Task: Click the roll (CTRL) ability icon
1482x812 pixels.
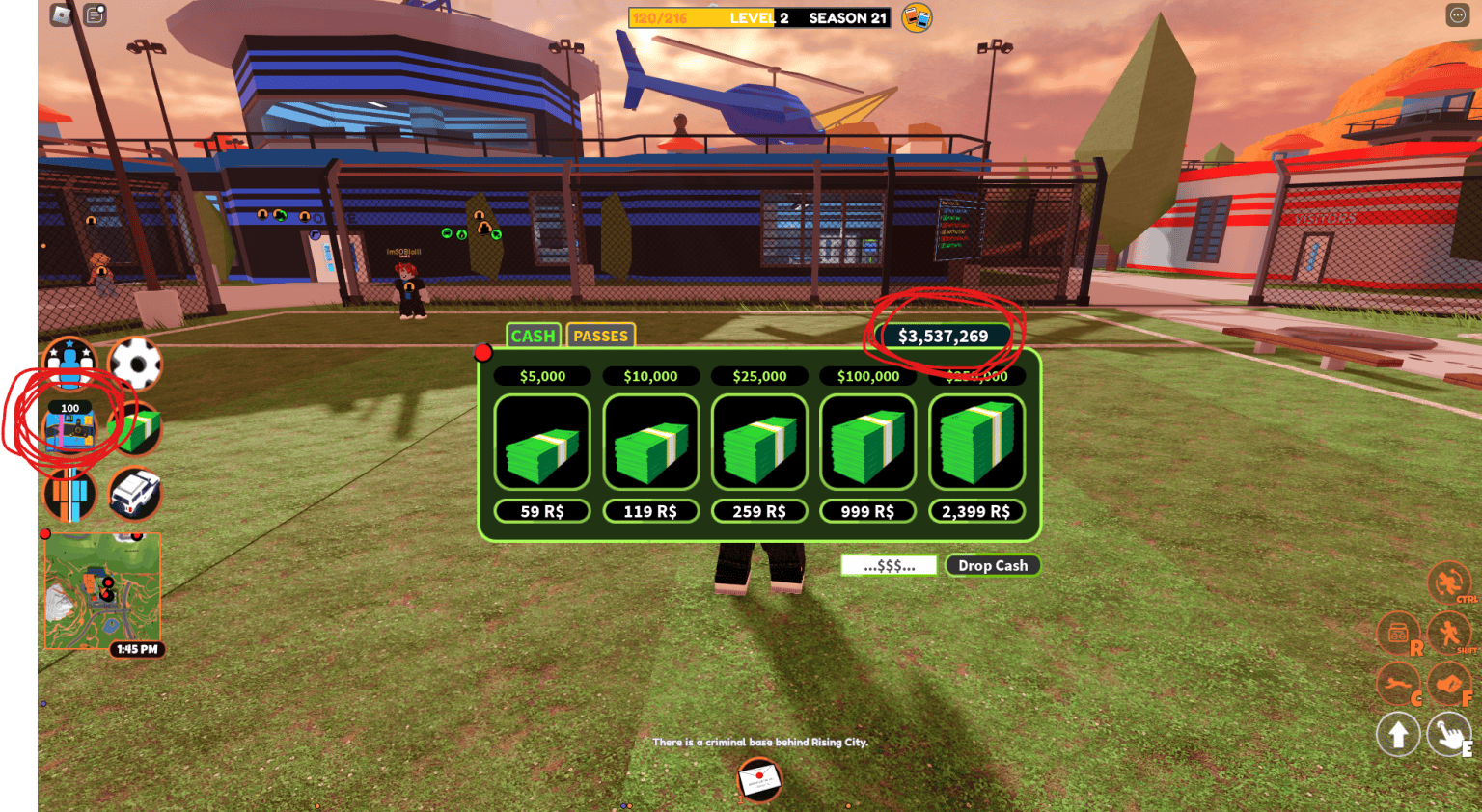Action: click(x=1448, y=583)
